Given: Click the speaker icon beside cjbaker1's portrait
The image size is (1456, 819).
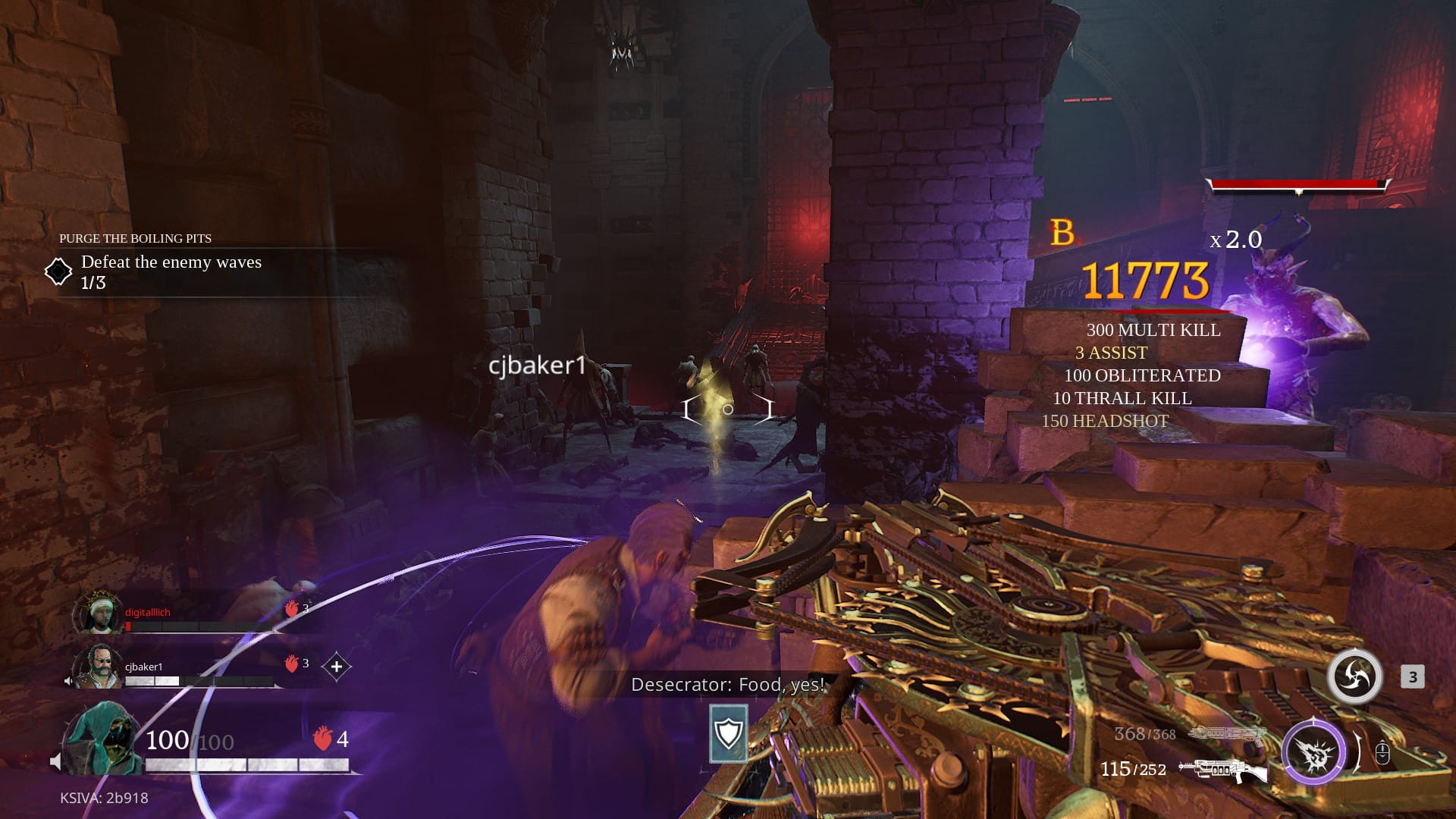Looking at the screenshot, I should click(69, 681).
